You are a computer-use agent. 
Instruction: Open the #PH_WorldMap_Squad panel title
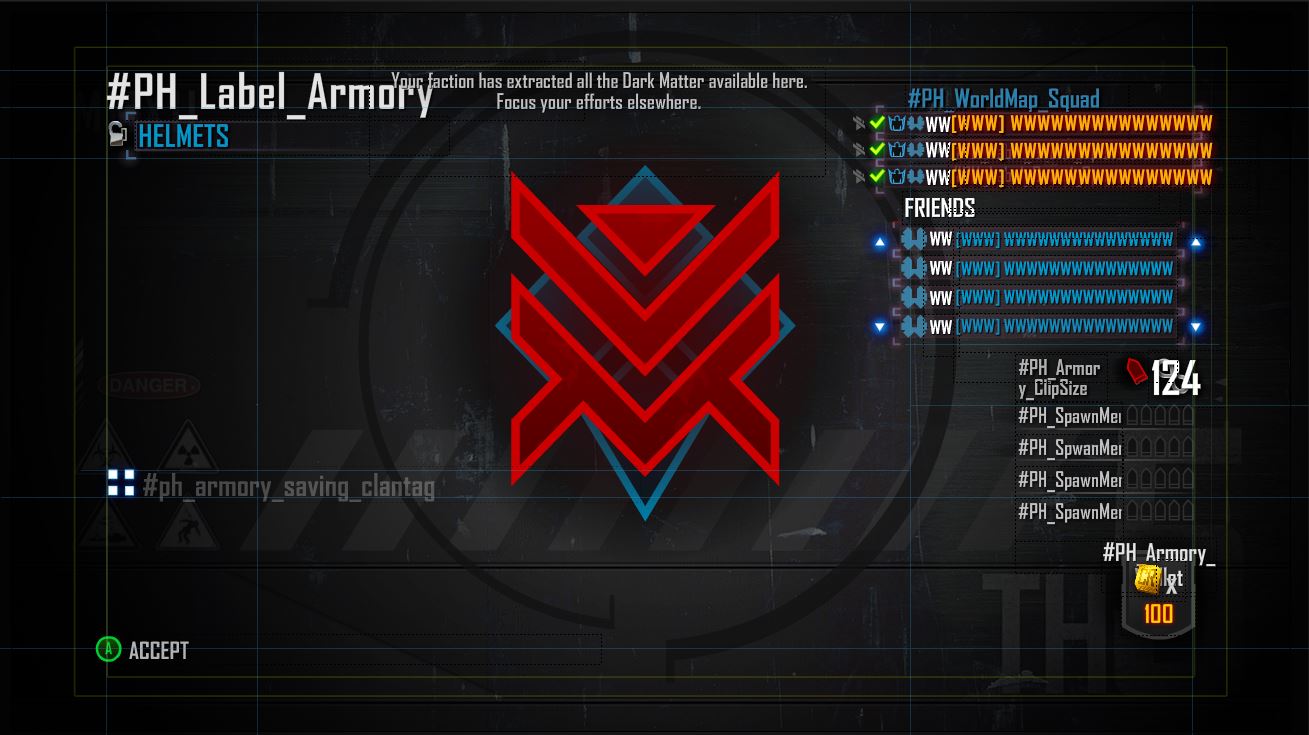[x=1003, y=98]
